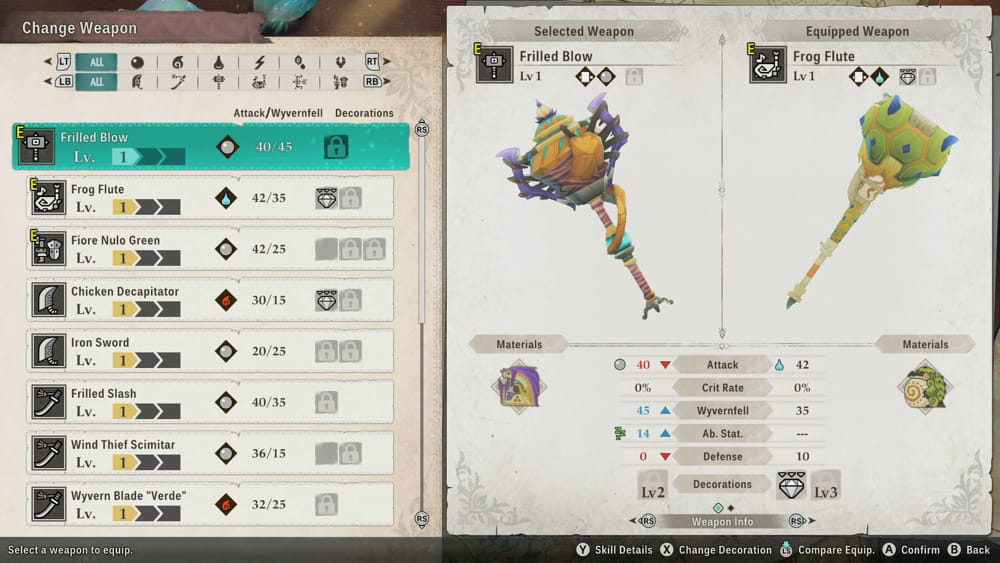Image resolution: width=1000 pixels, height=563 pixels.
Task: Filter weapons by thunder bolt element
Action: (259, 62)
